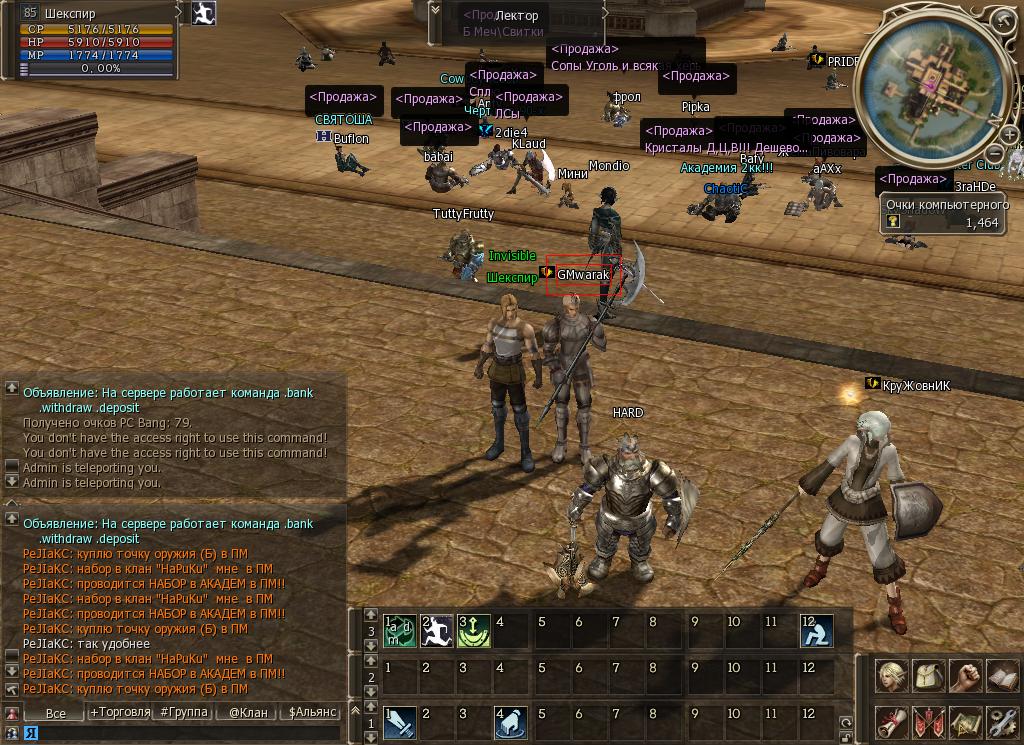This screenshot has height=745, width=1024.
Task: Open the clan red banners icon
Action: [x=929, y=721]
